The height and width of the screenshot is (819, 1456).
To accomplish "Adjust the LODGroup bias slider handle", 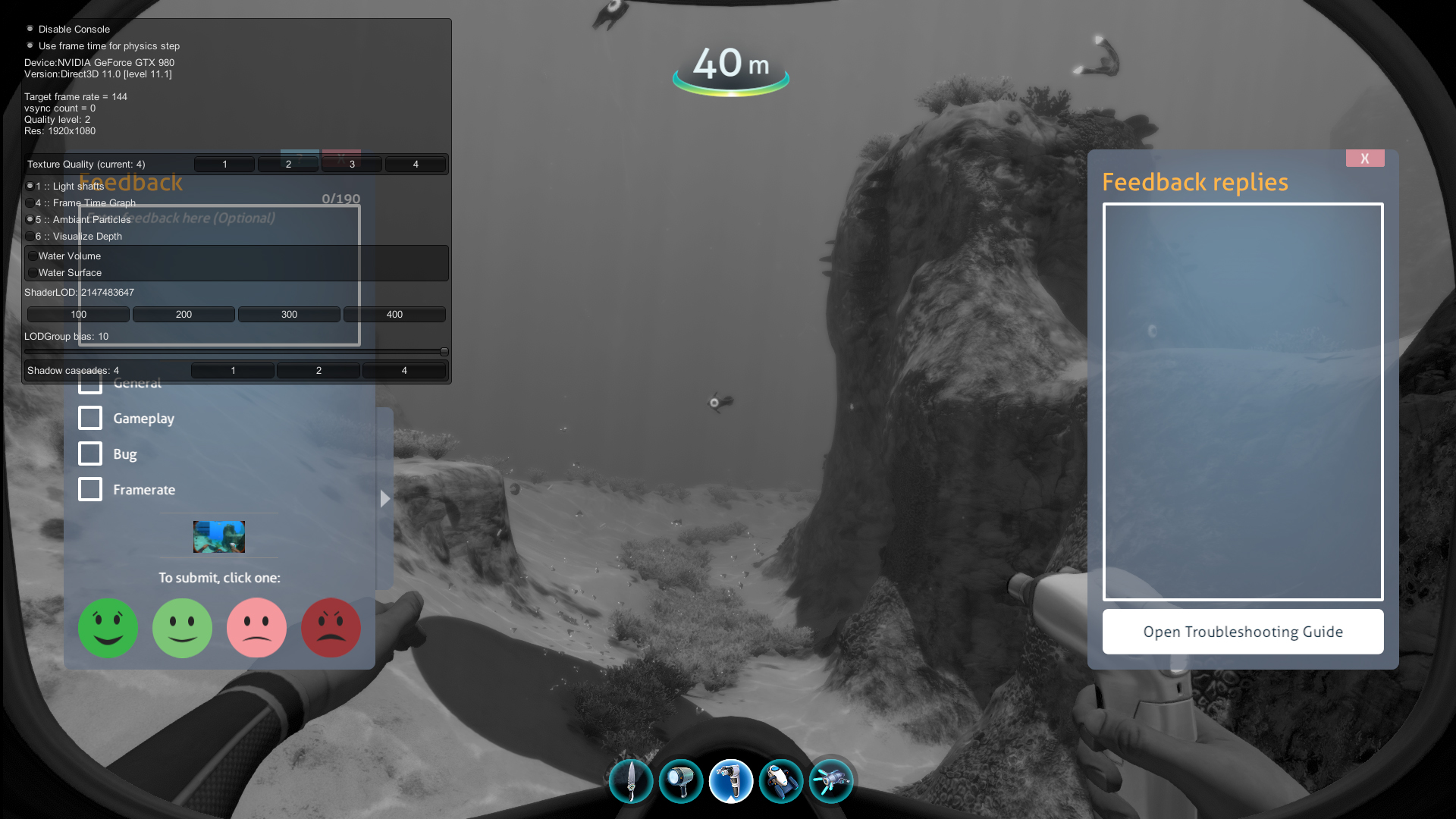I will (x=444, y=351).
